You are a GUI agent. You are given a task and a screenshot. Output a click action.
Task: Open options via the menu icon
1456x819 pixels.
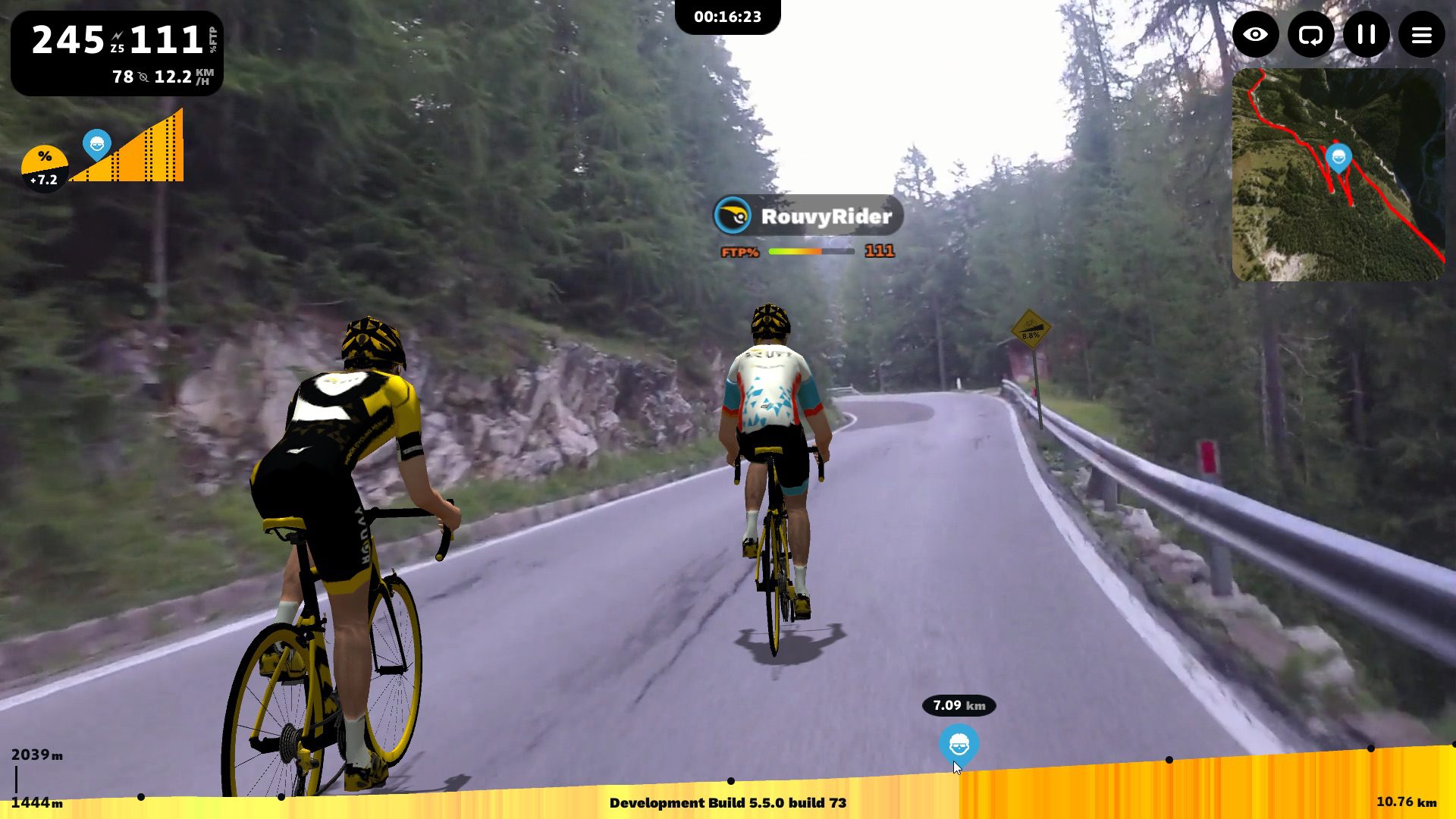(1422, 35)
